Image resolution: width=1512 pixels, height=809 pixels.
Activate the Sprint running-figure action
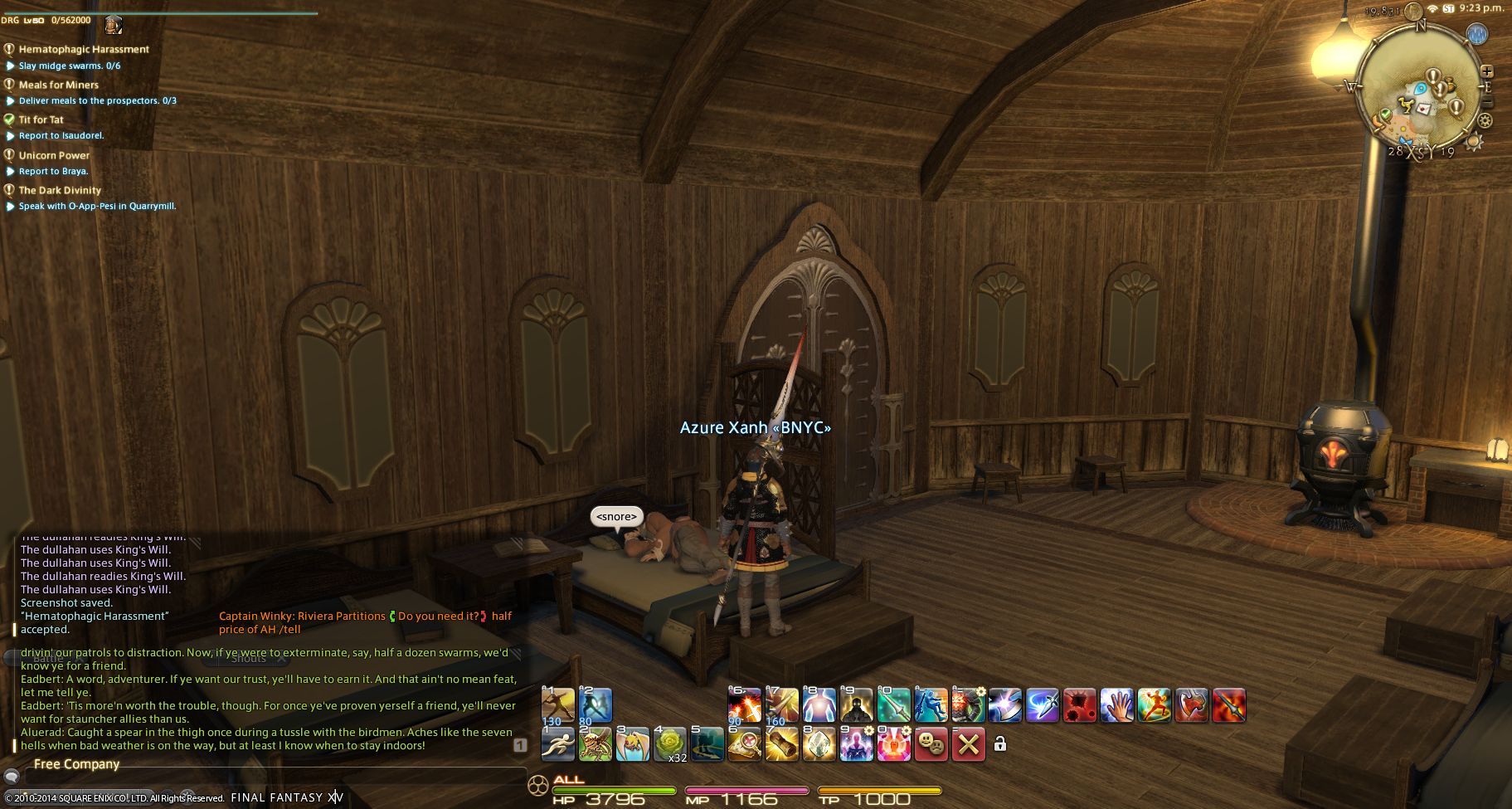557,744
